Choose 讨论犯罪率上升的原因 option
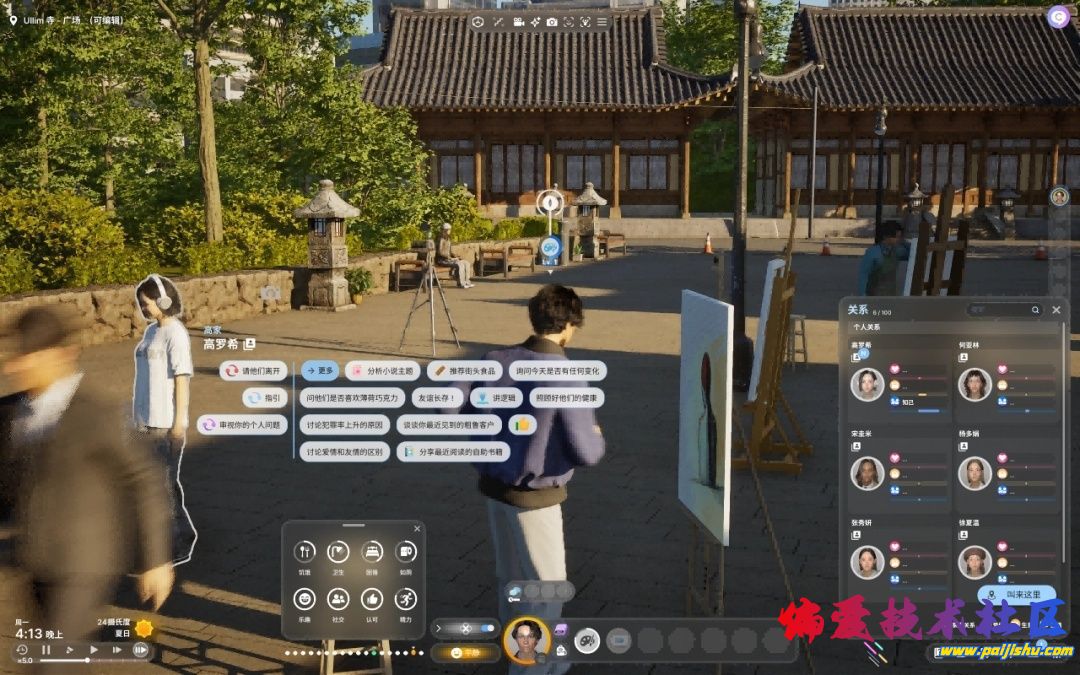This screenshot has width=1080, height=675. 345,425
